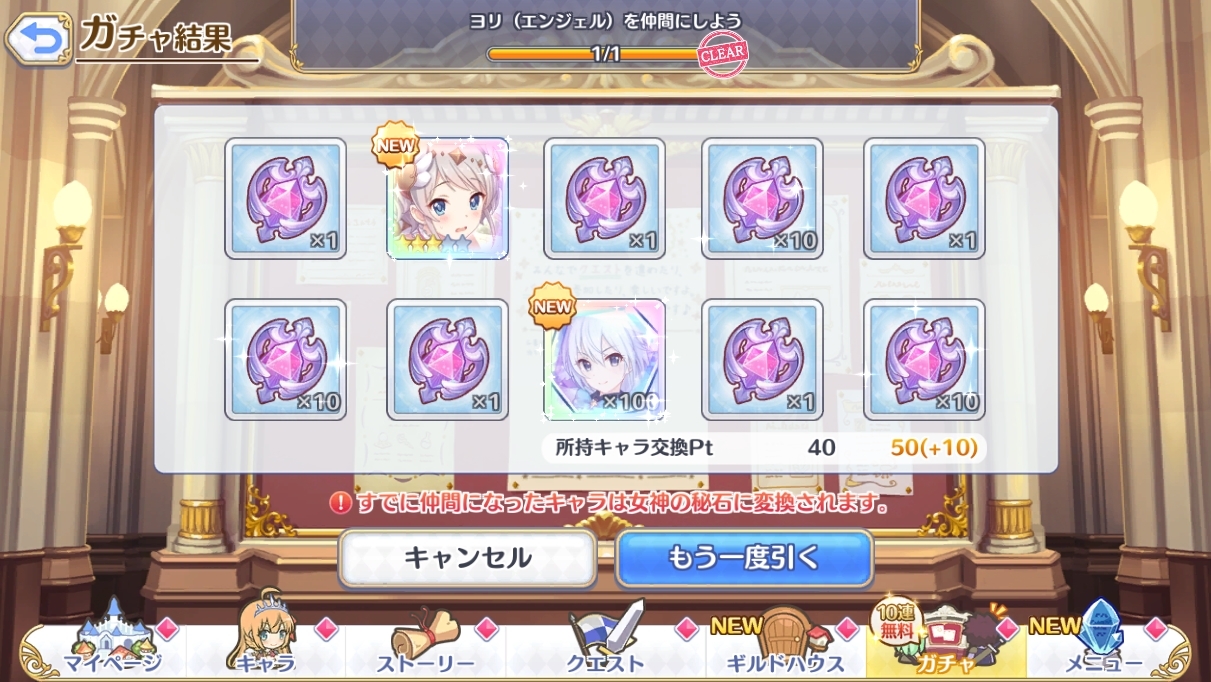Open the ギルドハウス tab

[x=786, y=648]
